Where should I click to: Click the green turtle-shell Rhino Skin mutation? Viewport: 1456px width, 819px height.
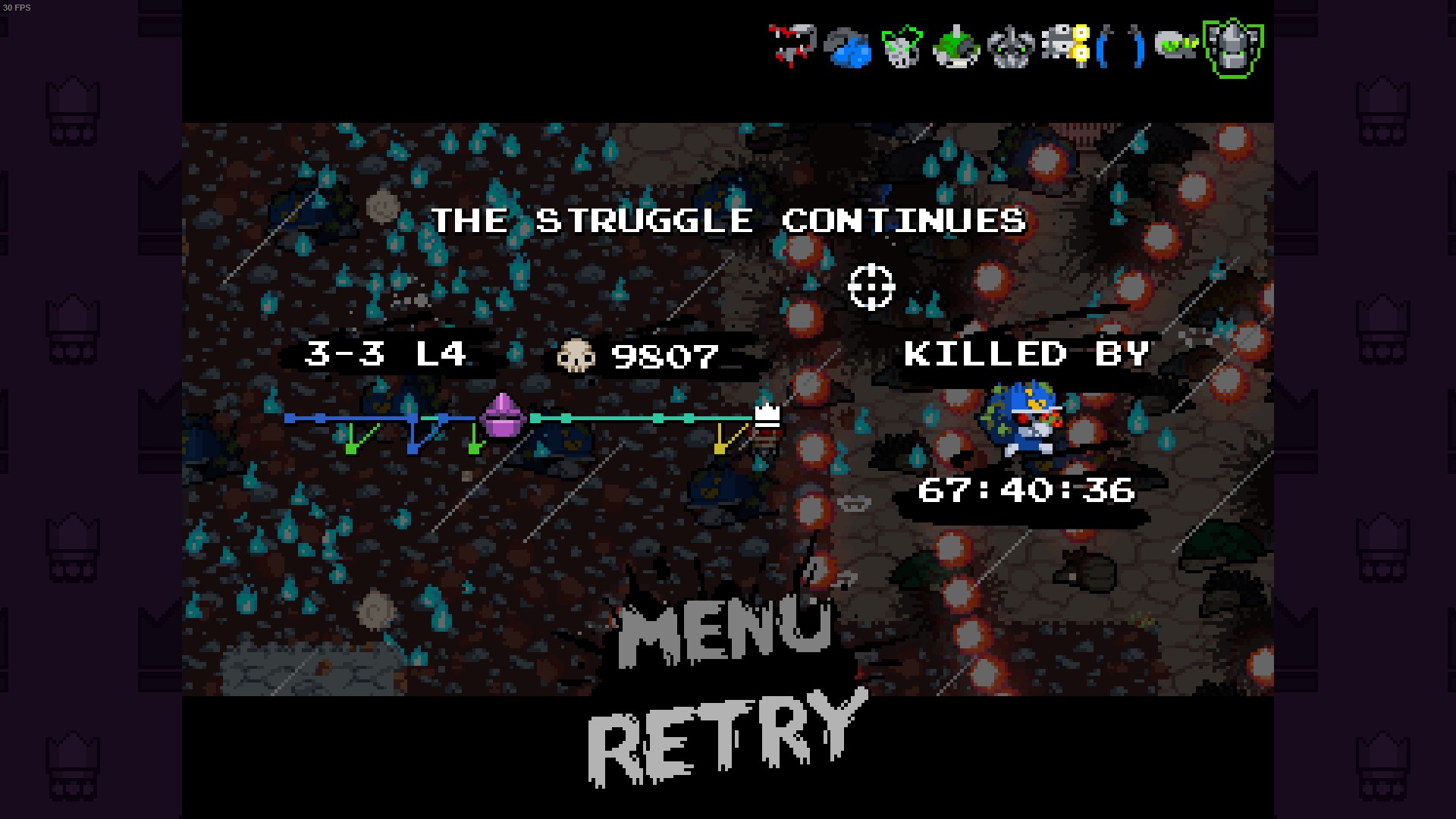point(958,48)
